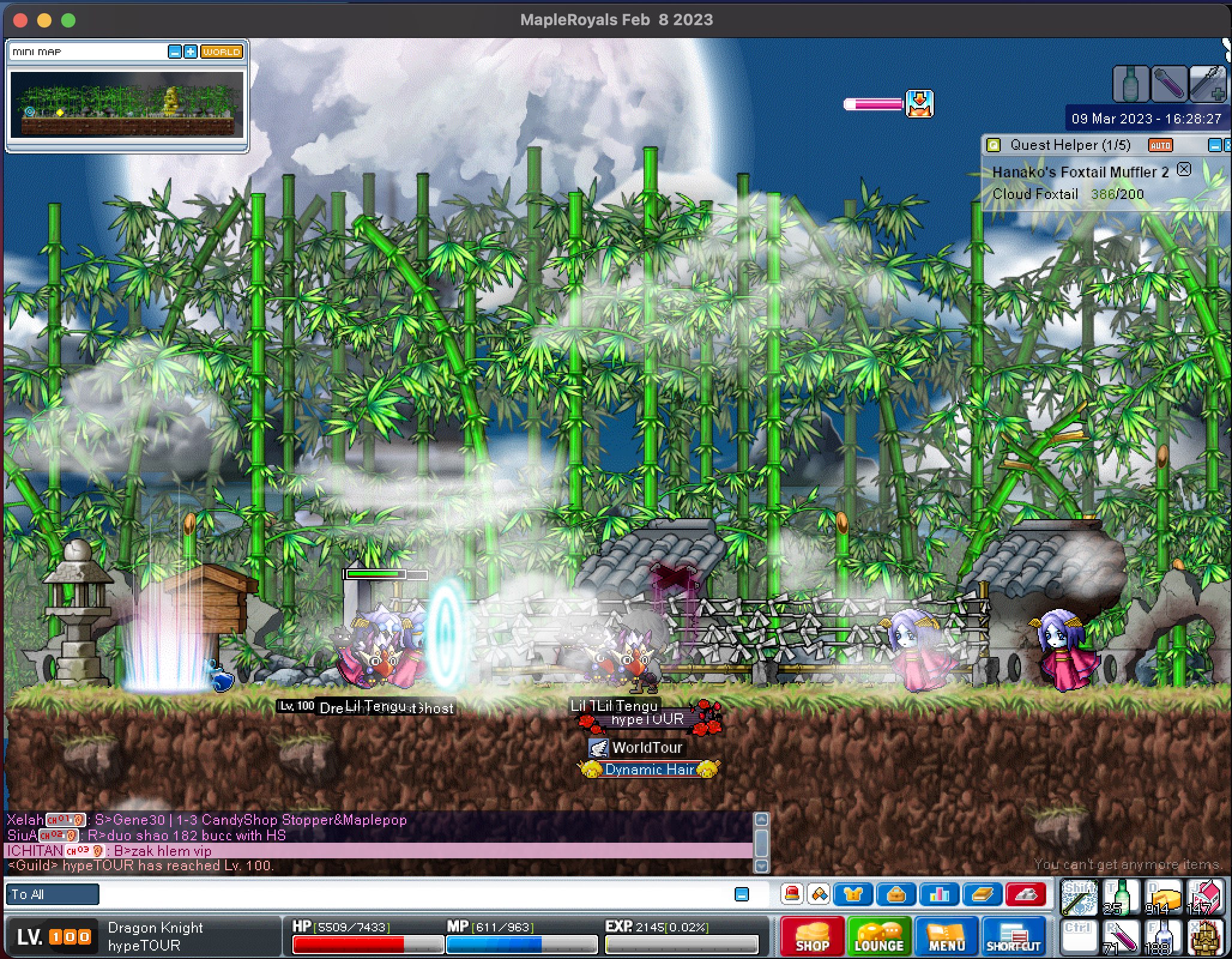The height and width of the screenshot is (959, 1232).
Task: Select the 'To All' chat target
Action: (x=52, y=895)
